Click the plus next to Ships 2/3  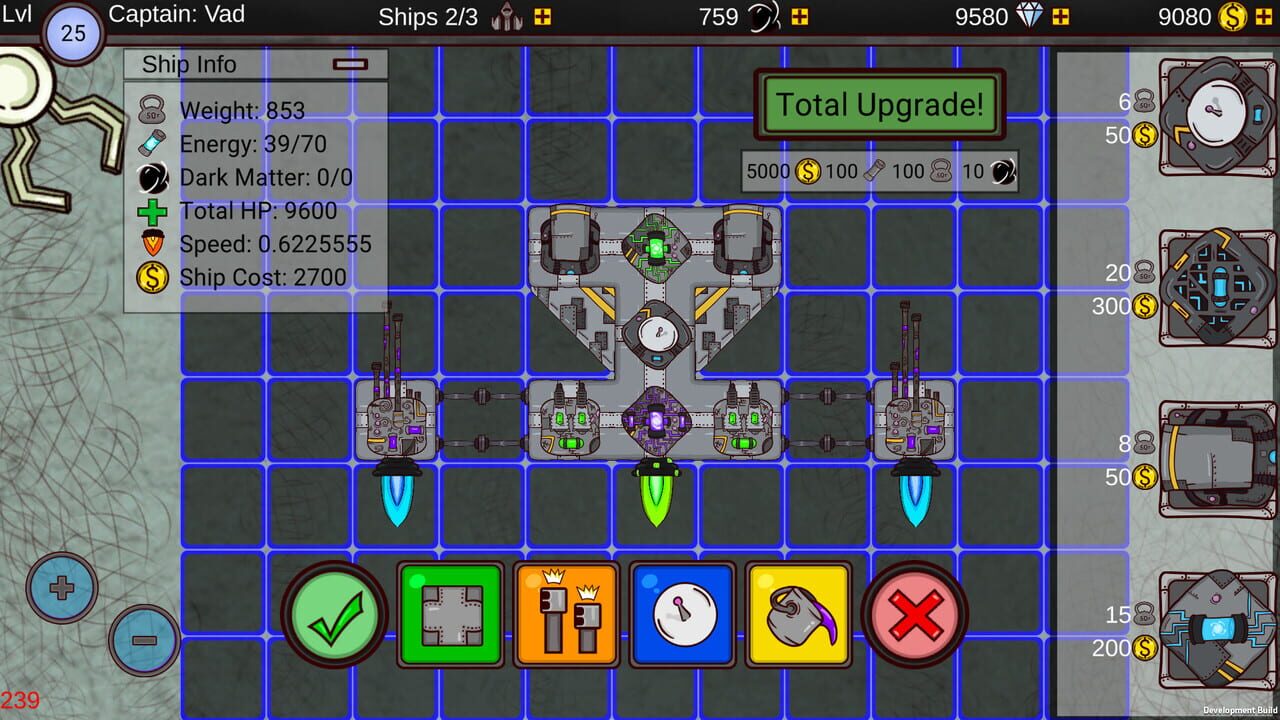click(x=542, y=16)
